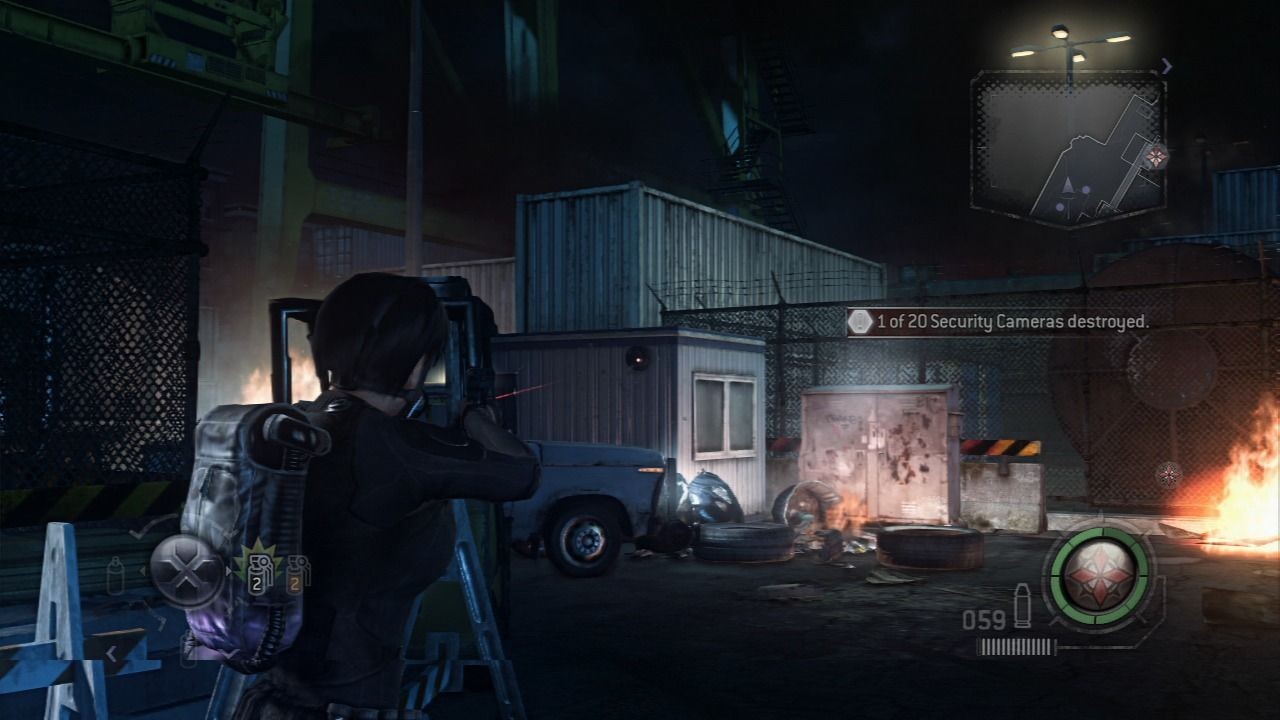Open the Security Cameras destroyed notification
This screenshot has width=1280, height=720.
coord(1000,322)
